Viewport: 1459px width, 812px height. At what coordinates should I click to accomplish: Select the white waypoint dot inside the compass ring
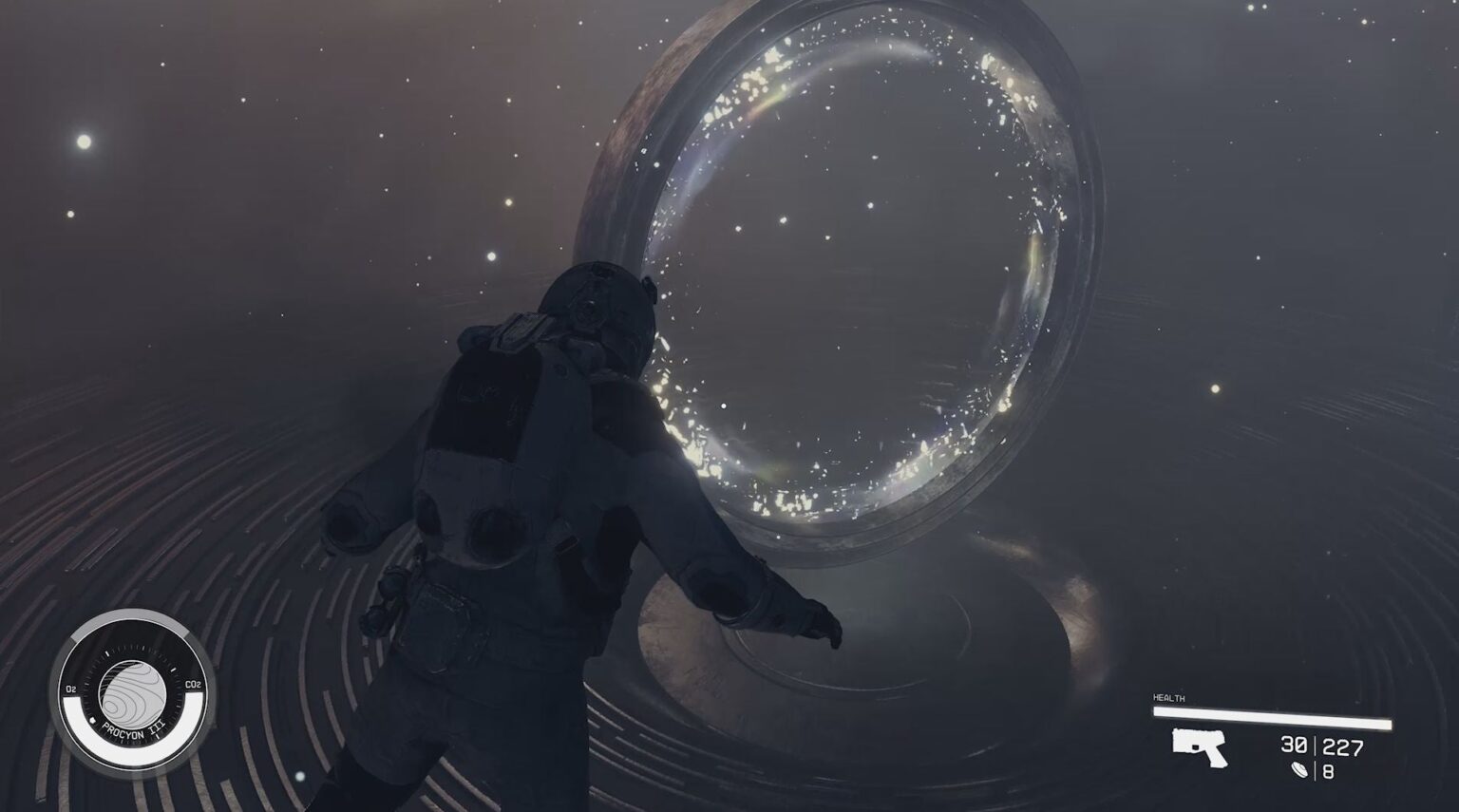[92, 720]
